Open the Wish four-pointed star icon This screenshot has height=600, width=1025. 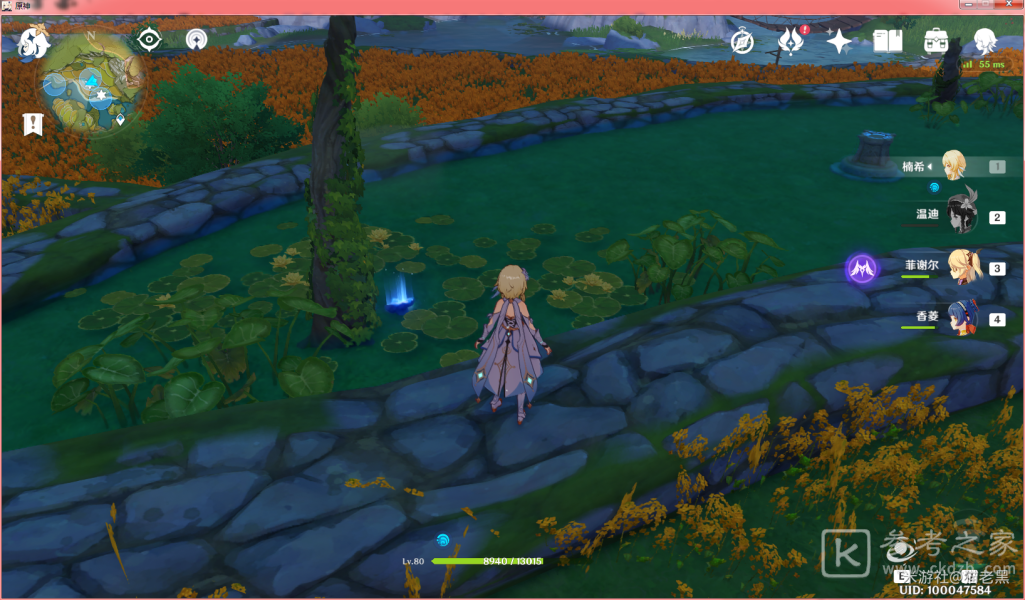coord(839,41)
